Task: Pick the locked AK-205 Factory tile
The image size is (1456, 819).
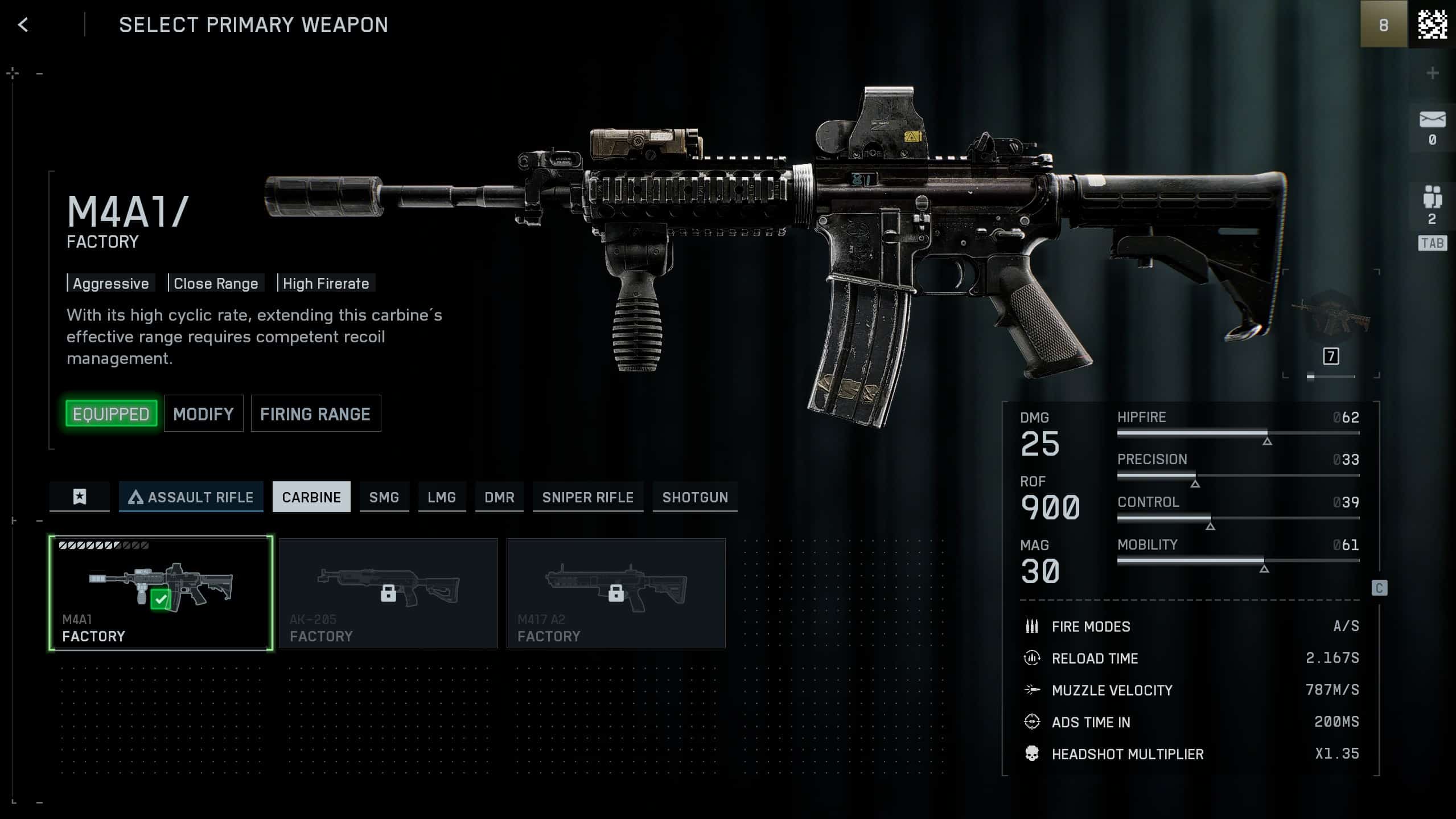Action: (x=388, y=593)
